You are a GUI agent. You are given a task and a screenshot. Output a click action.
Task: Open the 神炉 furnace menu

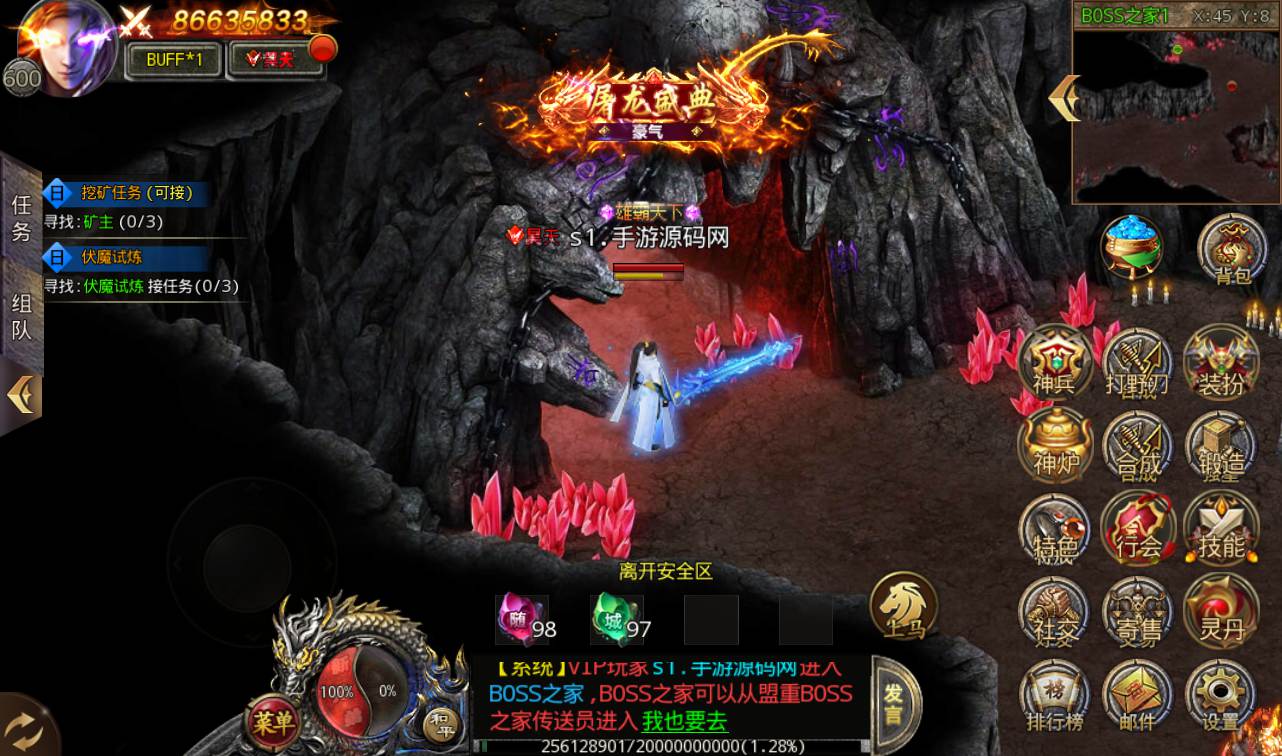click(x=1054, y=446)
